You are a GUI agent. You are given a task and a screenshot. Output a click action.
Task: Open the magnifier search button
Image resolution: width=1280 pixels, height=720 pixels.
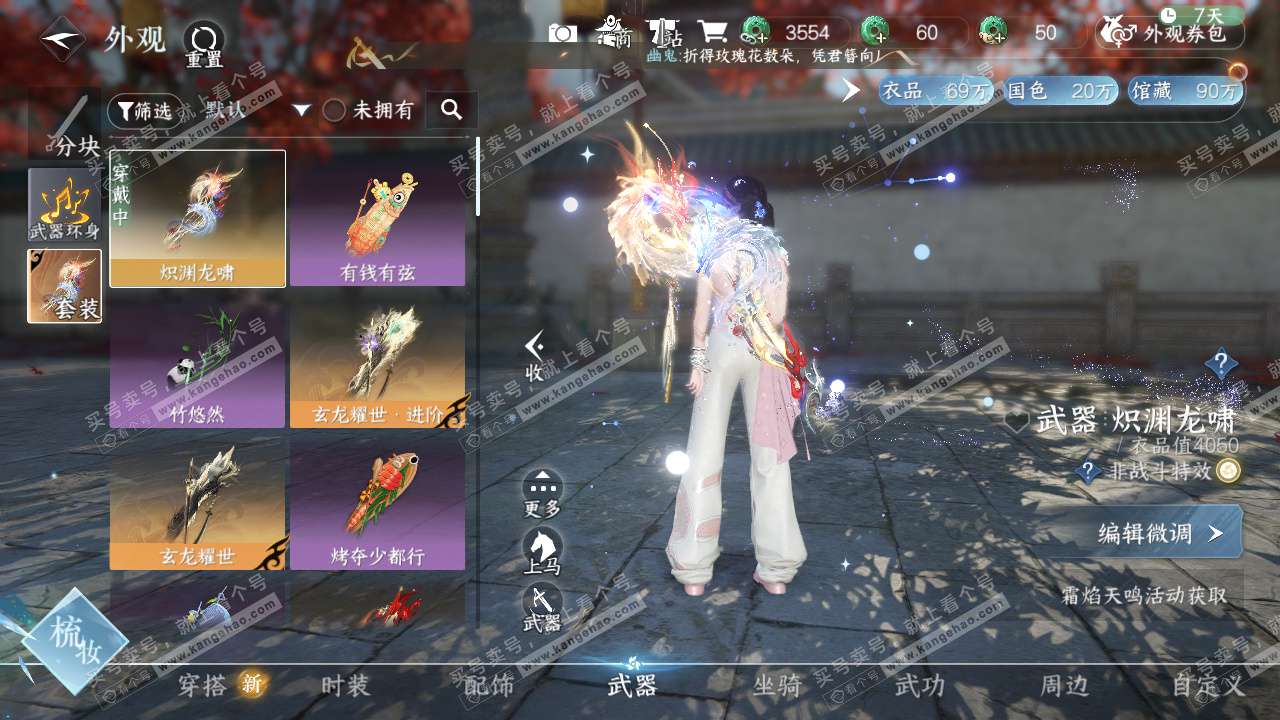[451, 110]
